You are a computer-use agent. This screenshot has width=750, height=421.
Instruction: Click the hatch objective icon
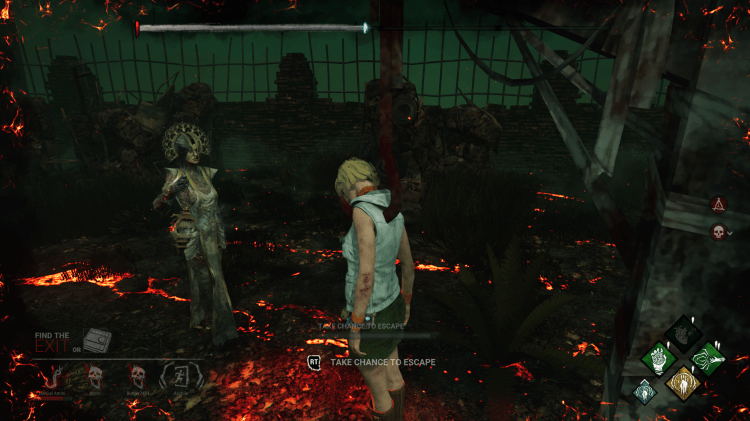[96, 341]
